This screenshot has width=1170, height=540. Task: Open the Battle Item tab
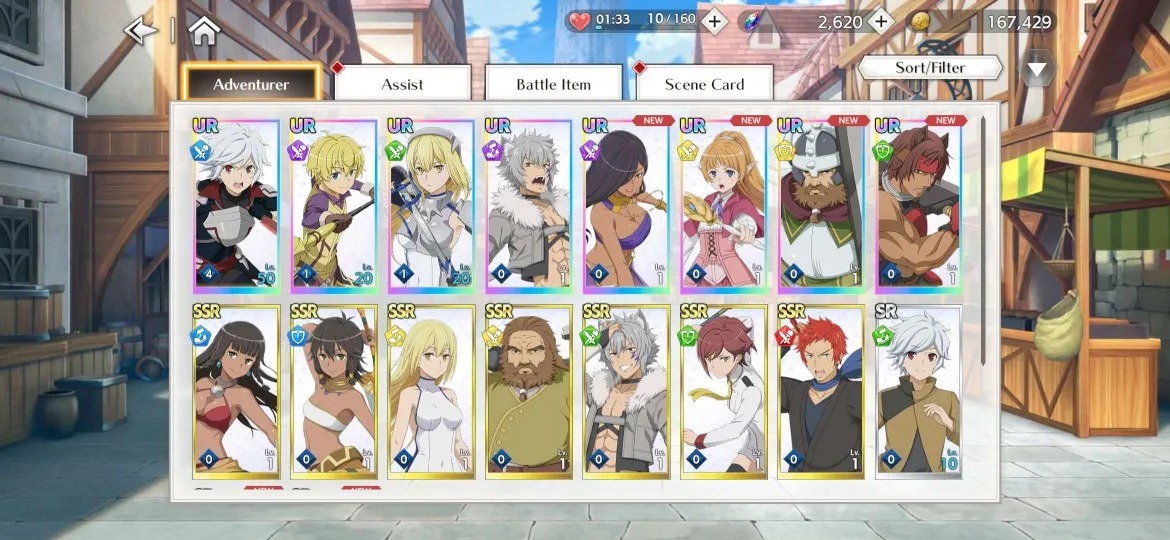click(553, 85)
